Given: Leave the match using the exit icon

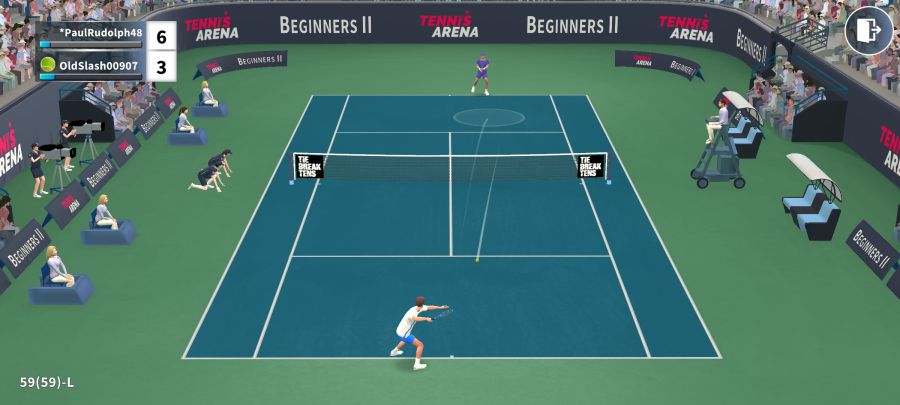Looking at the screenshot, I should 868,31.
